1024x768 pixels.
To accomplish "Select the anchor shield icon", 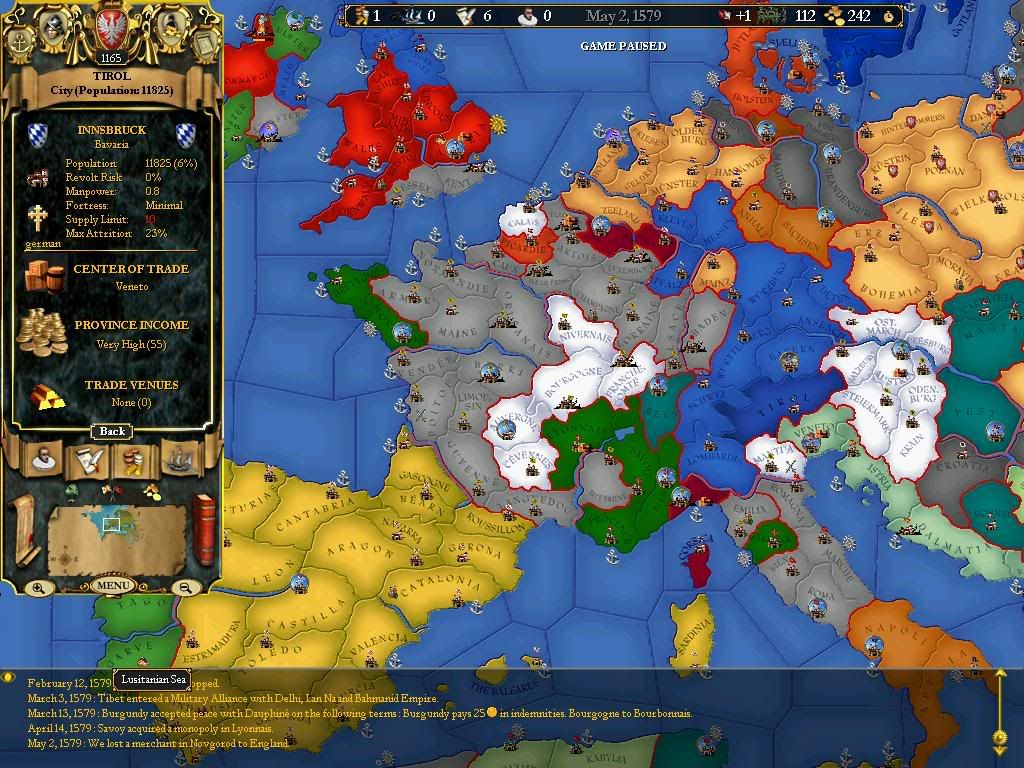I will [x=22, y=41].
